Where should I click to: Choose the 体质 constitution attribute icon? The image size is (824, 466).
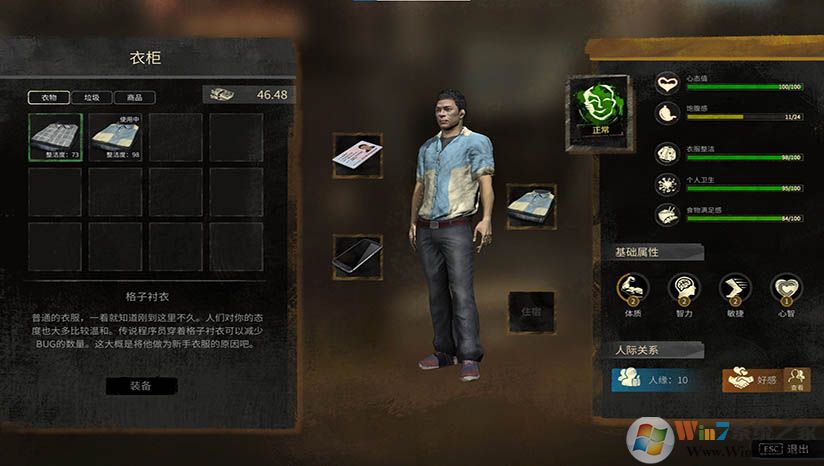coord(633,290)
